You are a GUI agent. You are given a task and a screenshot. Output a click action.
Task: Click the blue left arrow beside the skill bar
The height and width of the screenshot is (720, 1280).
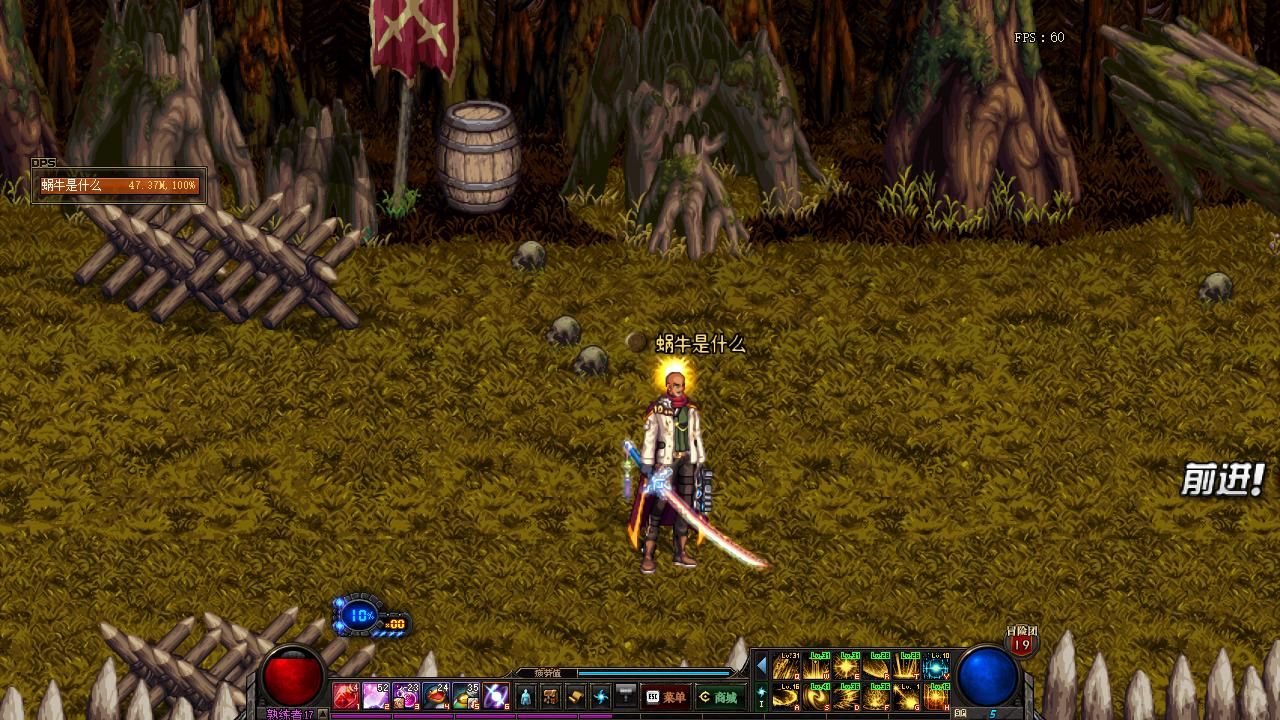(762, 666)
